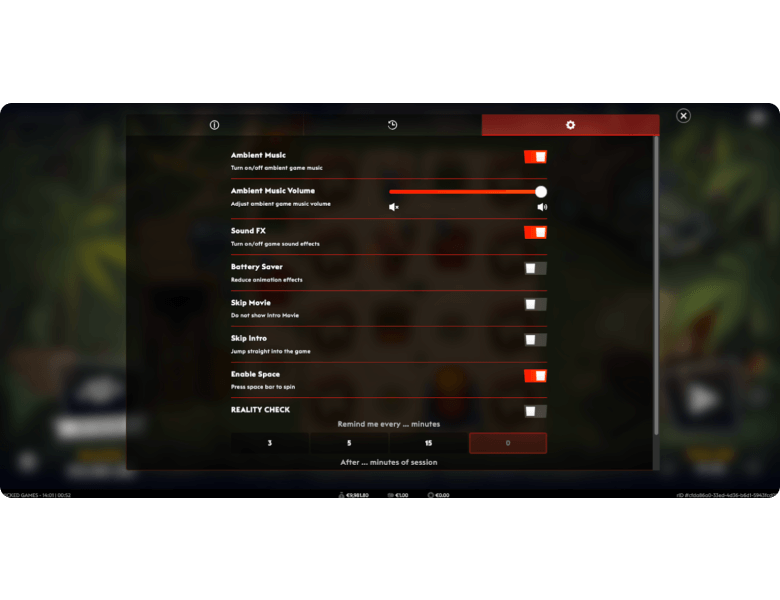
Task: Activate the Reality Check toggle
Action: [x=535, y=411]
